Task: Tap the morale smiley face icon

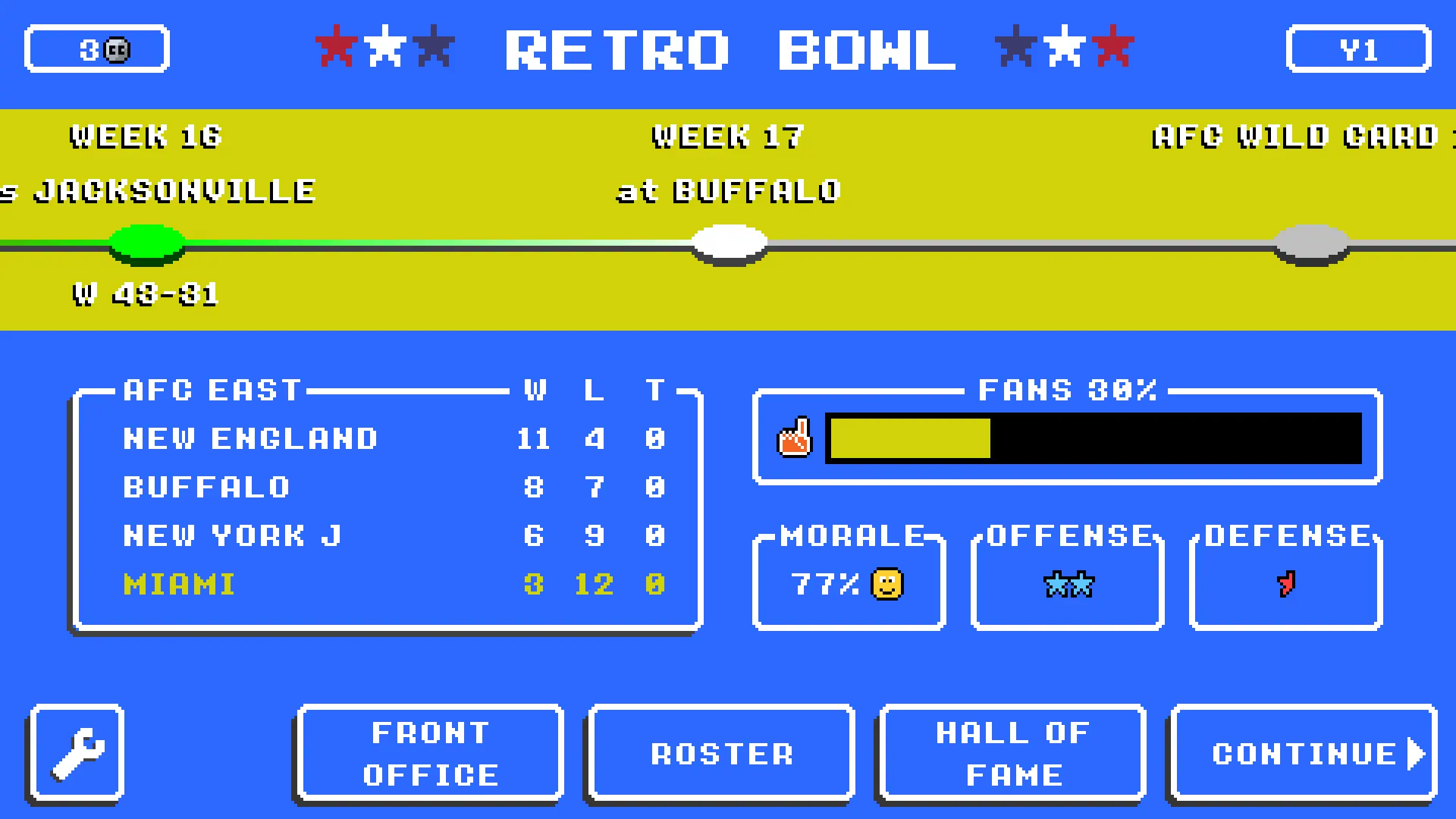Action: point(887,584)
